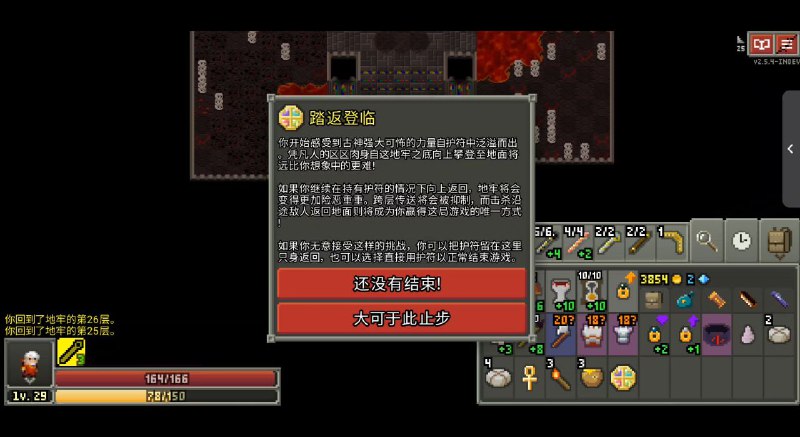Select the orange scroll holder bag
Screen dimensions: 800x437
pos(716,297)
